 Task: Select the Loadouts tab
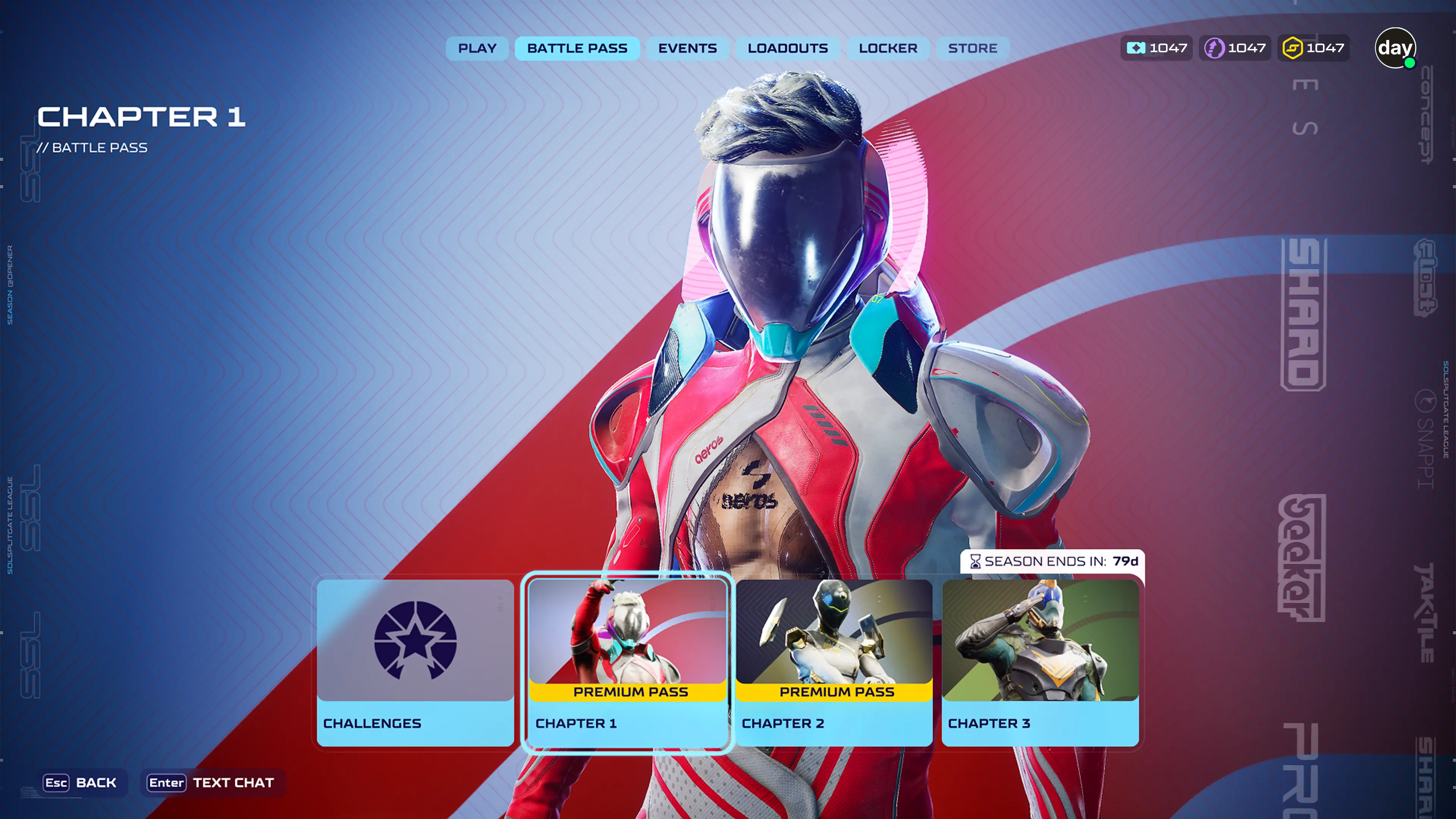click(788, 49)
